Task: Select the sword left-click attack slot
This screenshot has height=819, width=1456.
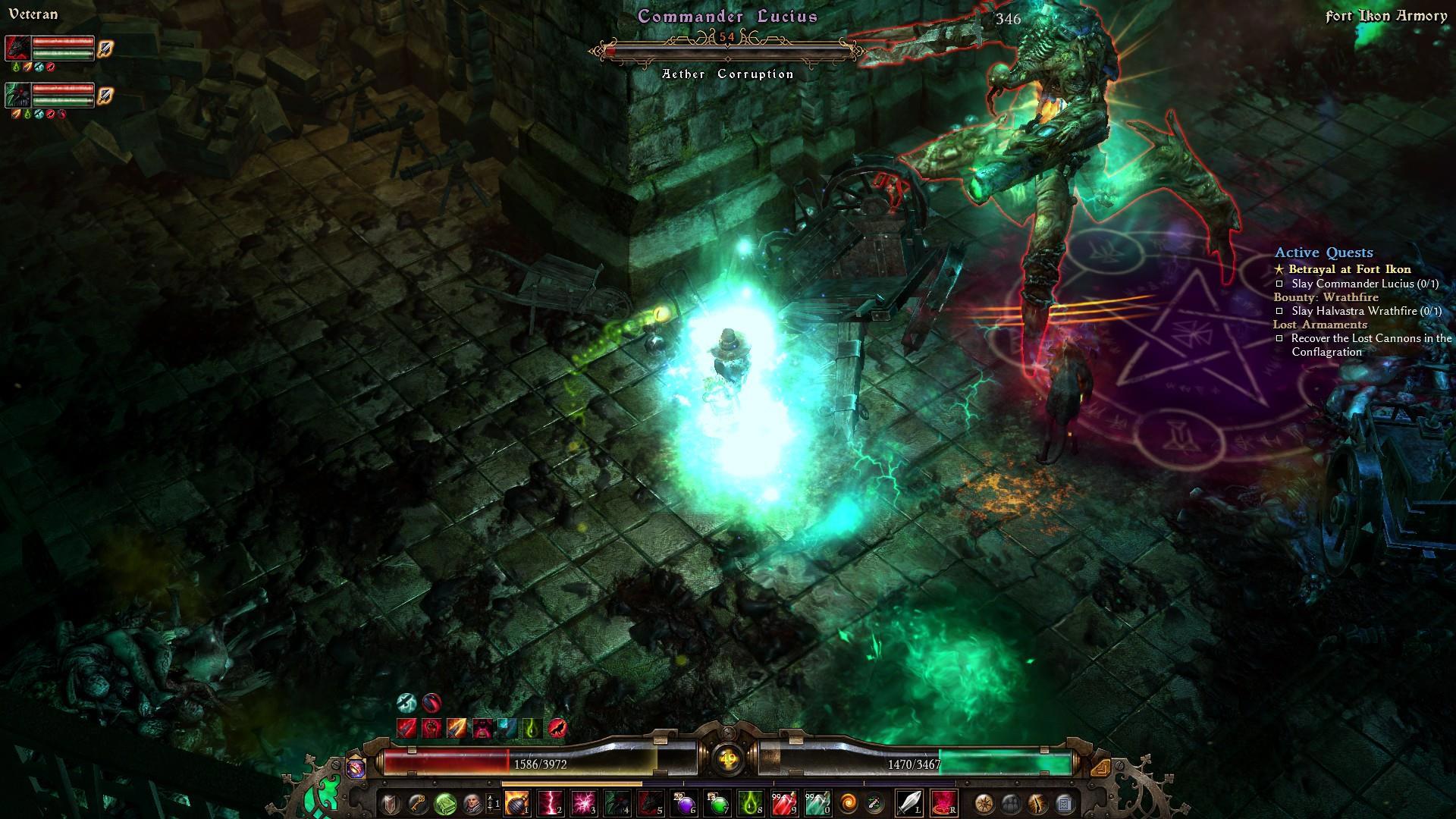Action: [908, 803]
